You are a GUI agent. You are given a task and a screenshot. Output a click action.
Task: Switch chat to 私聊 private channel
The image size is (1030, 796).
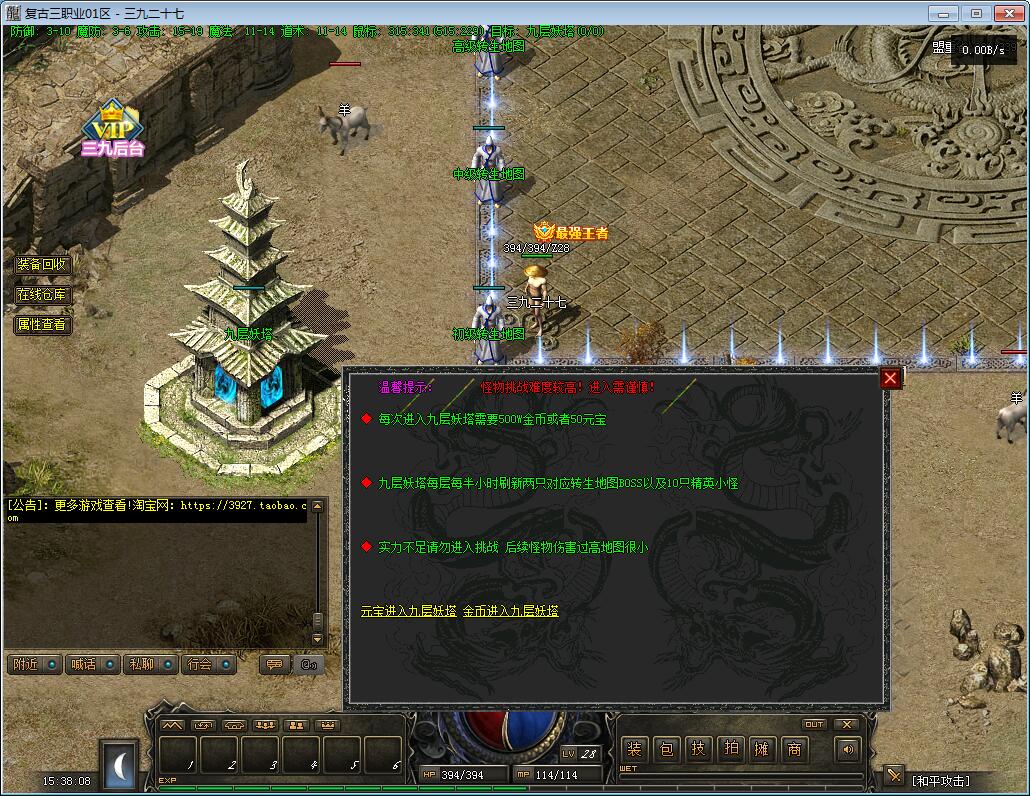pyautogui.click(x=150, y=664)
